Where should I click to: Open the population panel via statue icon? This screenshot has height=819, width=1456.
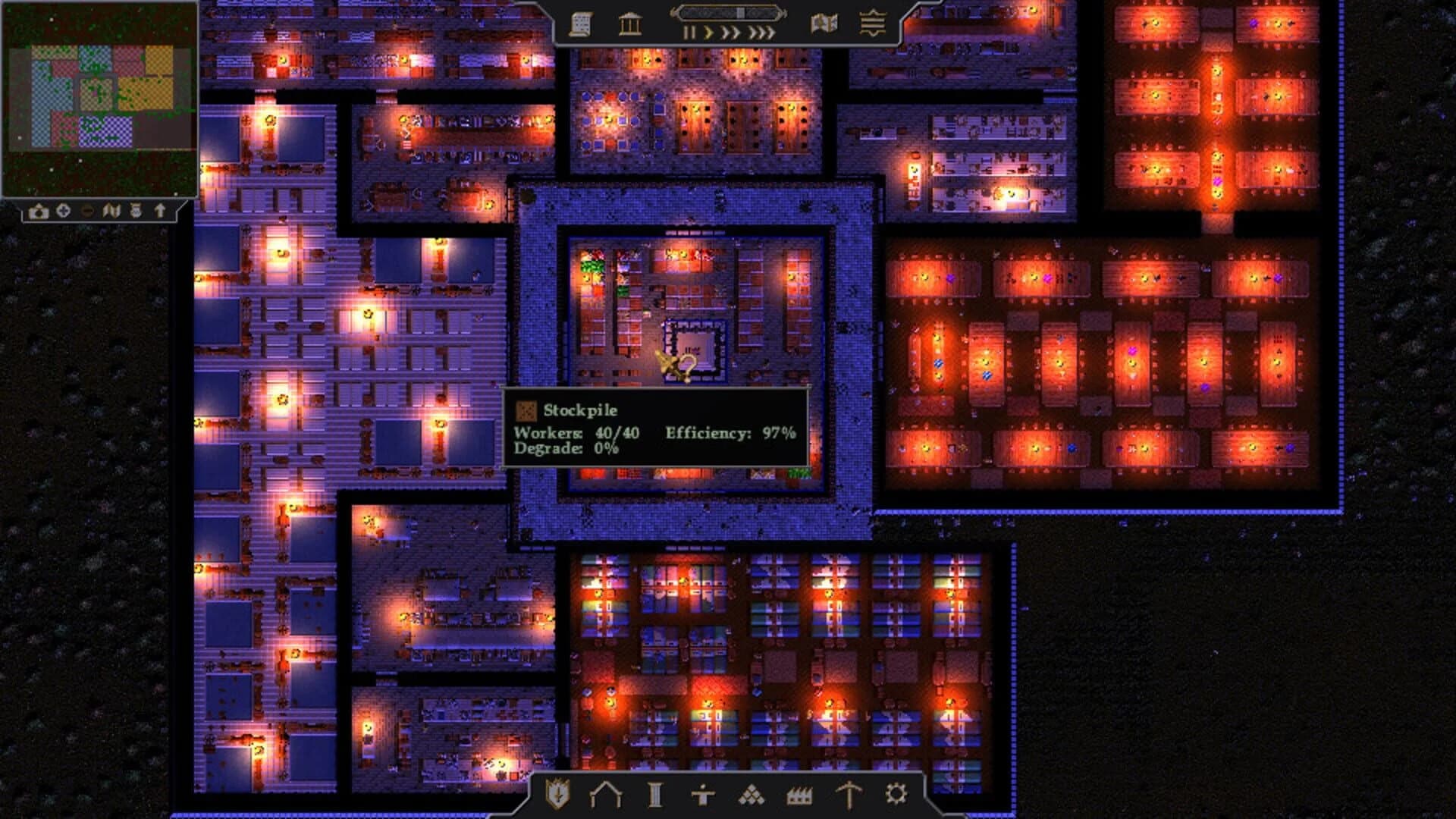coord(701,795)
